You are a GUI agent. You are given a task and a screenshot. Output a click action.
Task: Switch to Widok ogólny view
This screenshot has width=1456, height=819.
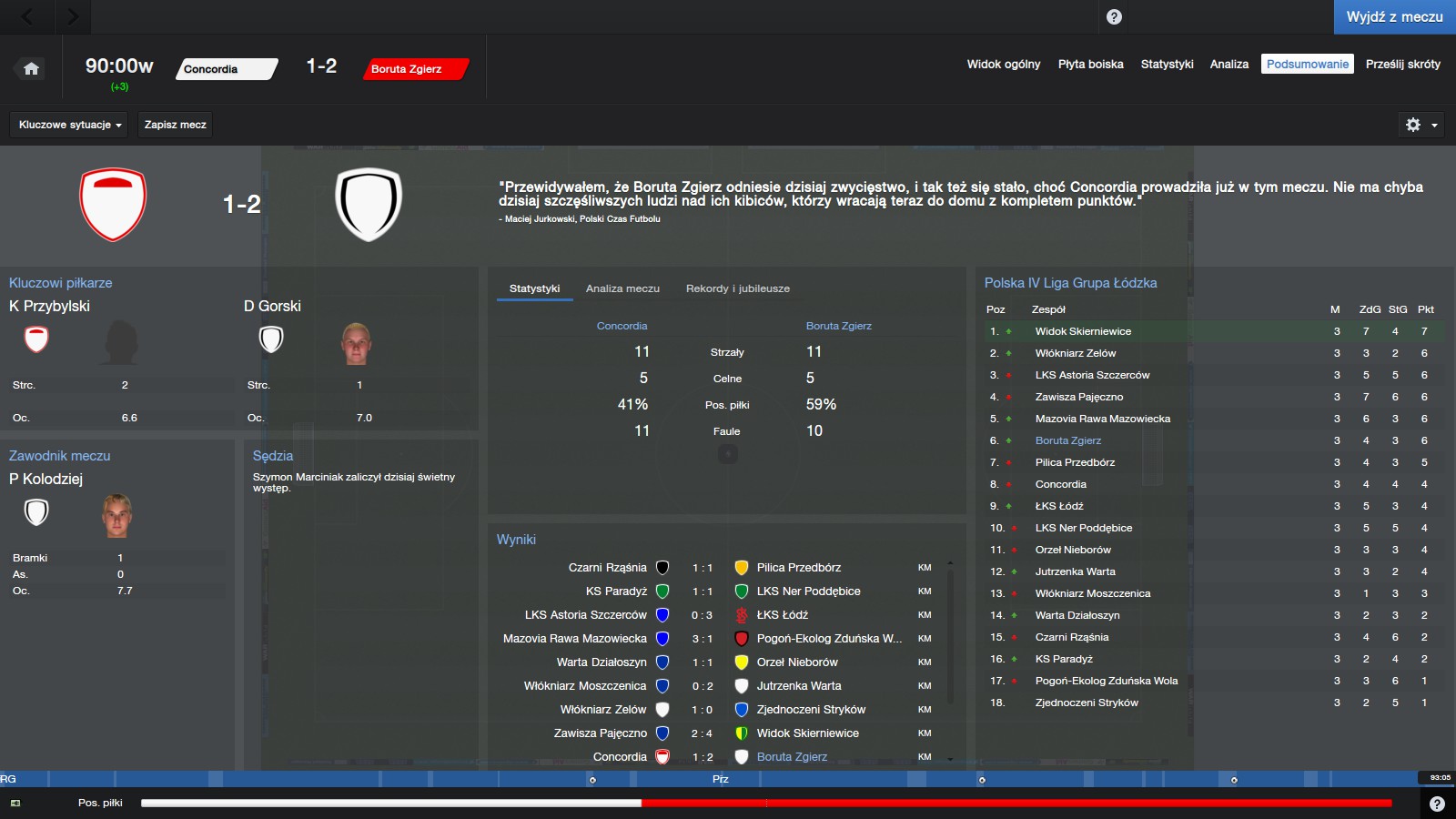point(1003,64)
